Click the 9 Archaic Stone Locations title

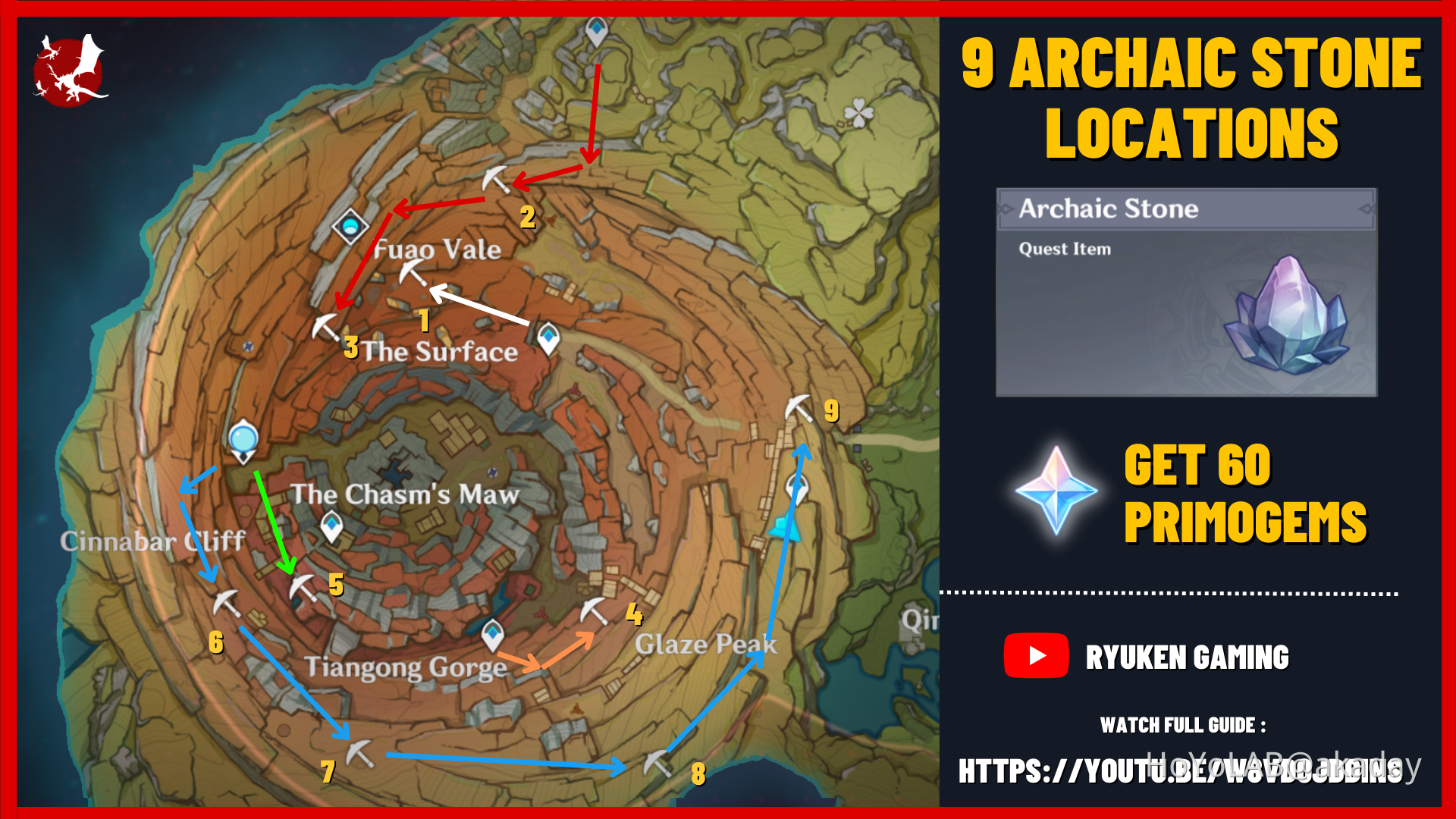[1191, 99]
